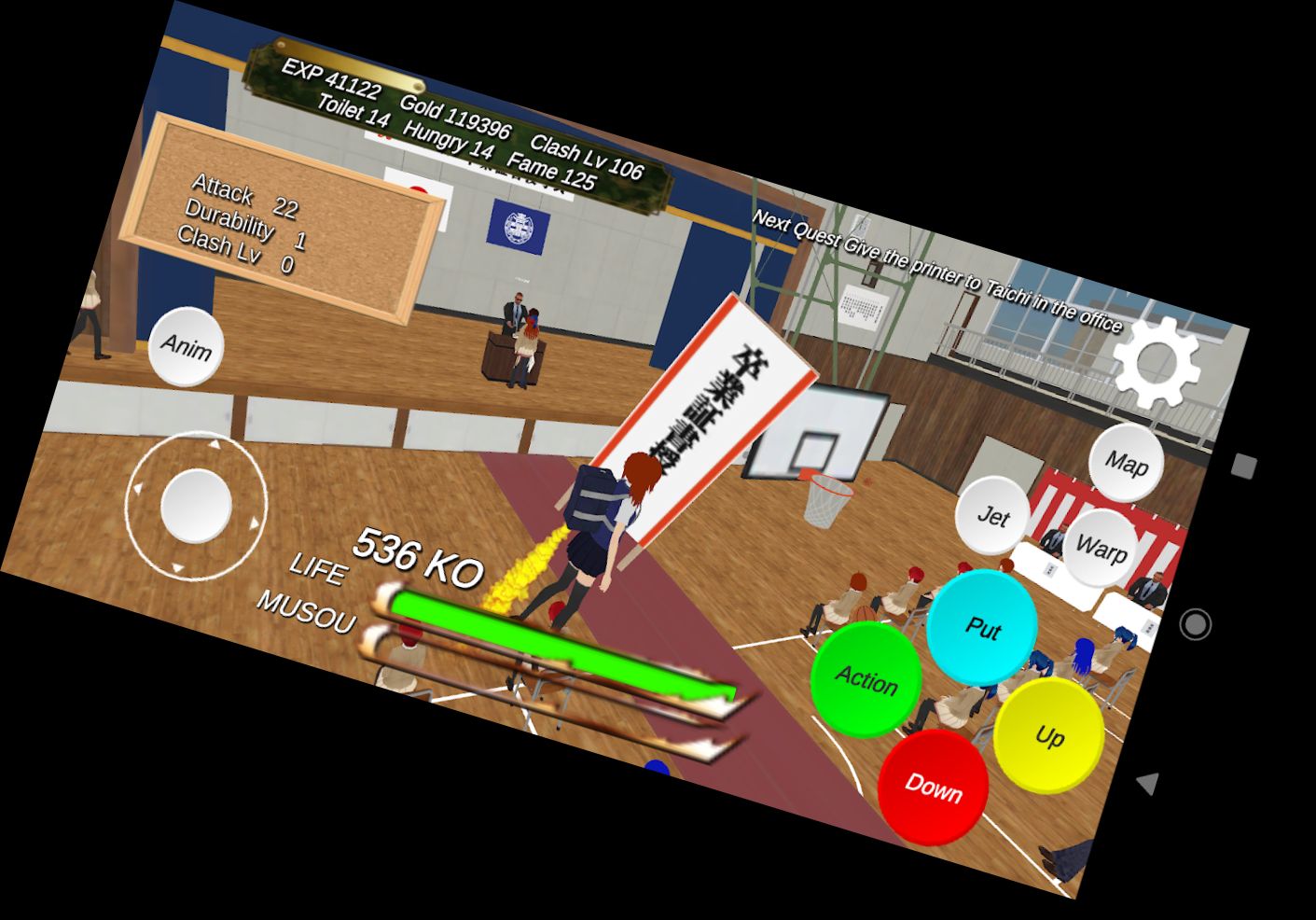The width and height of the screenshot is (1316, 920).
Task: Tap the red Down button
Action: 935,787
